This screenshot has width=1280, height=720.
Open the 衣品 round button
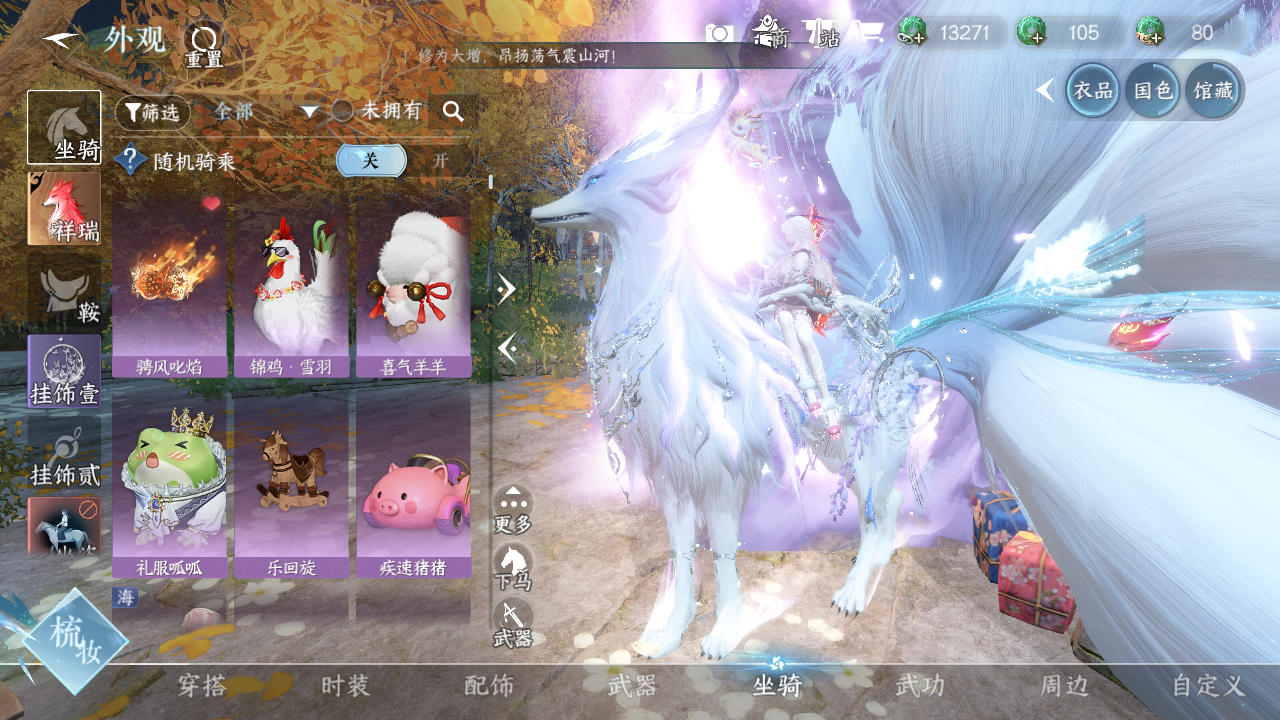(1093, 90)
